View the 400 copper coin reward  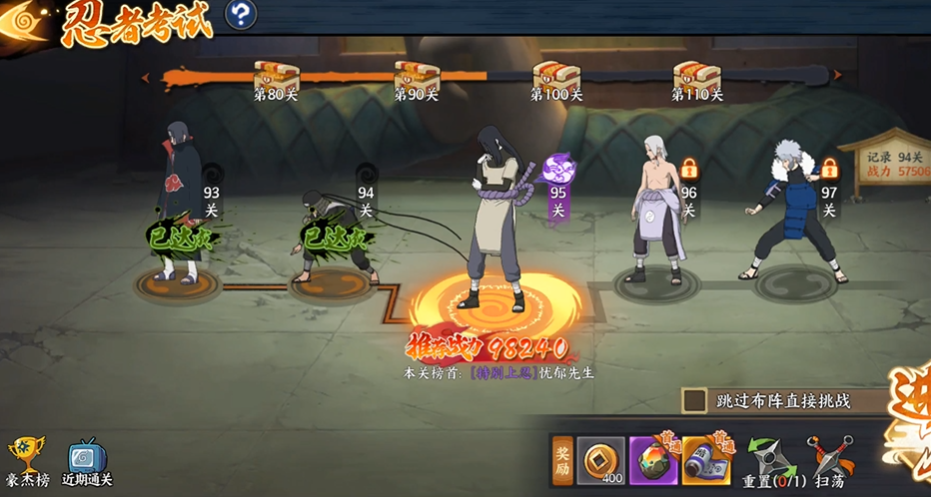tap(601, 462)
